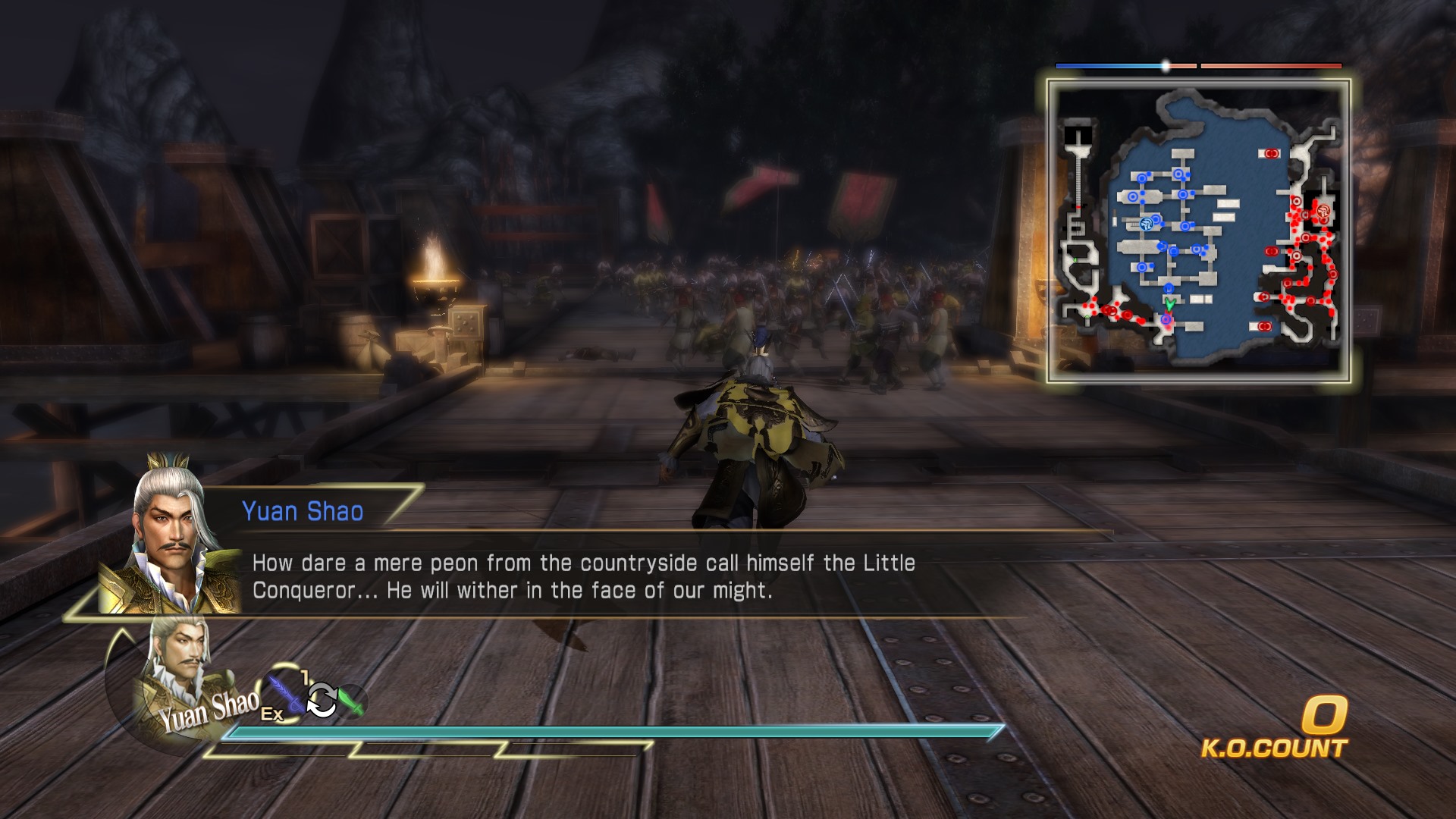Open the battlefield minimap

[1198, 231]
